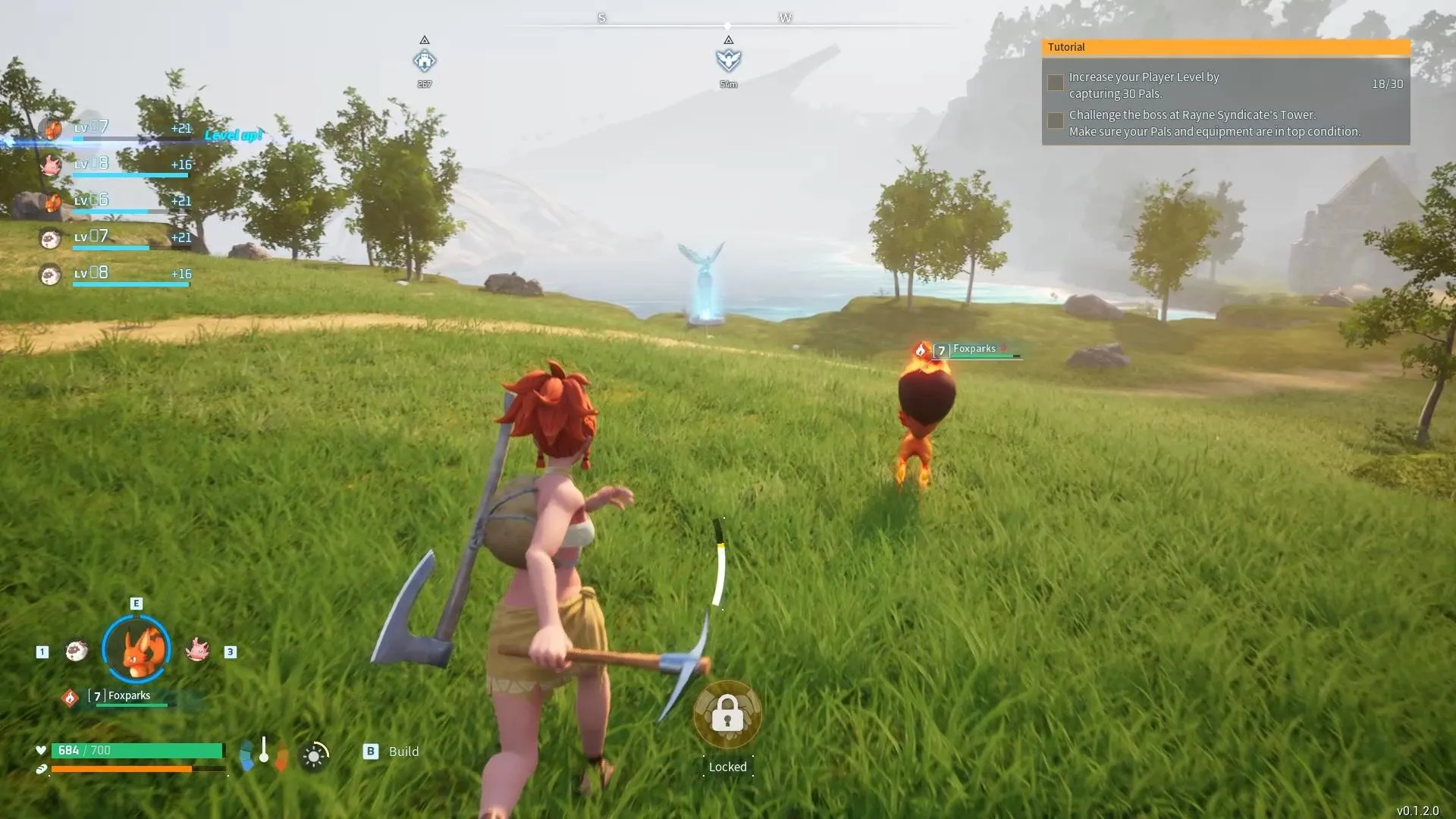Image resolution: width=1456 pixels, height=819 pixels.
Task: Select the Lv 06 Foxparks party icon
Action: click(x=52, y=202)
